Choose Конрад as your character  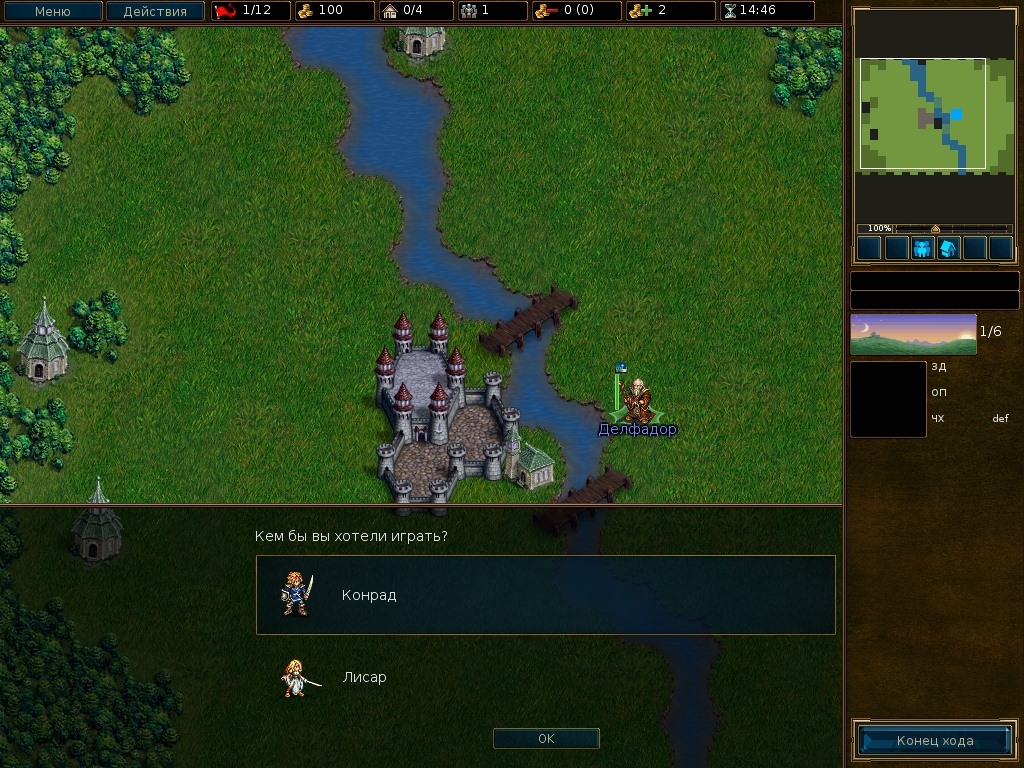click(x=545, y=595)
